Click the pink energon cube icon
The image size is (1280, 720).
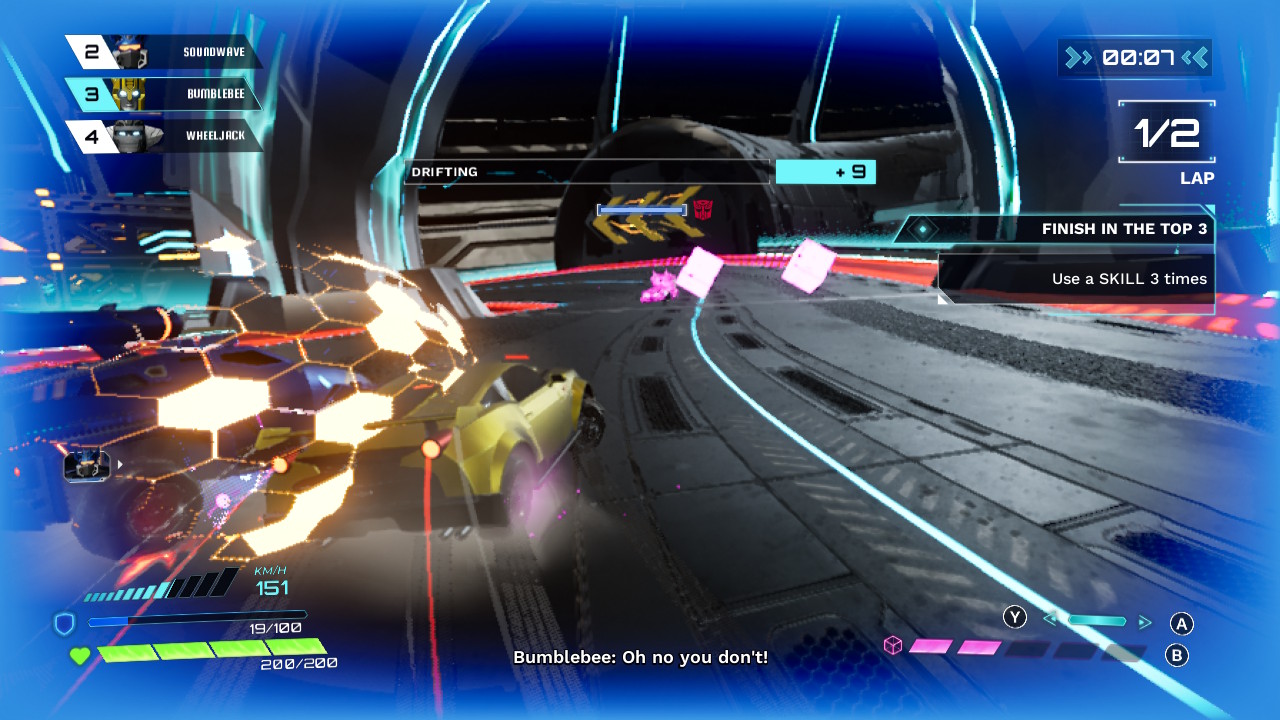[893, 646]
